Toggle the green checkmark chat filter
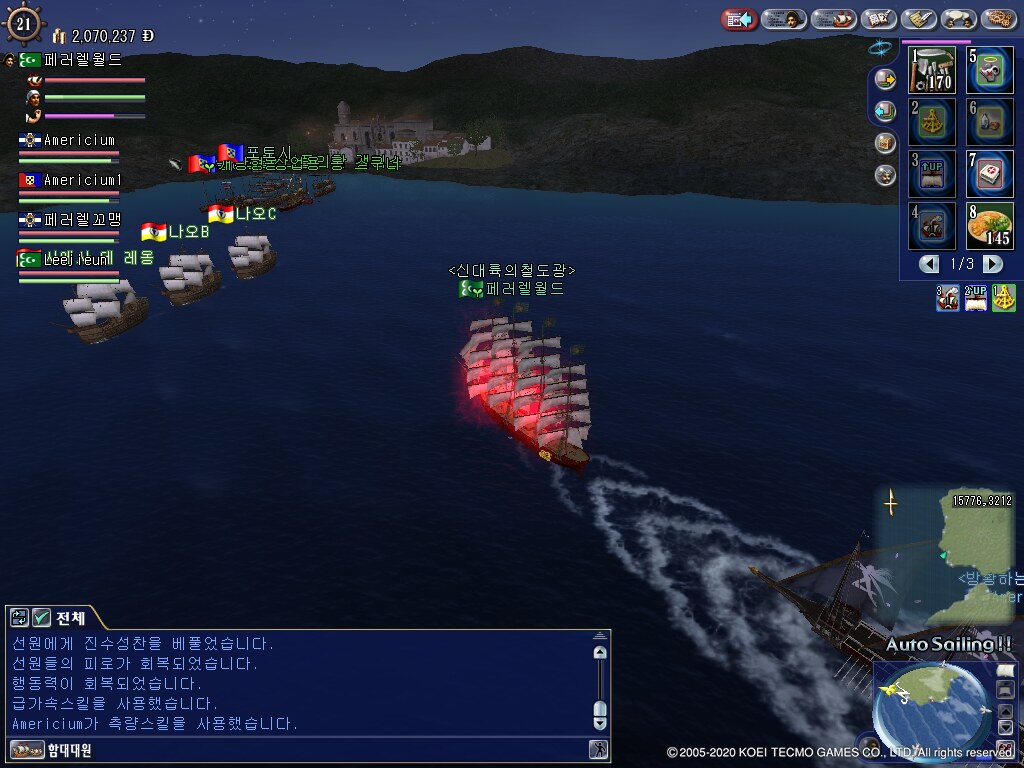This screenshot has height=768, width=1024. click(x=41, y=617)
